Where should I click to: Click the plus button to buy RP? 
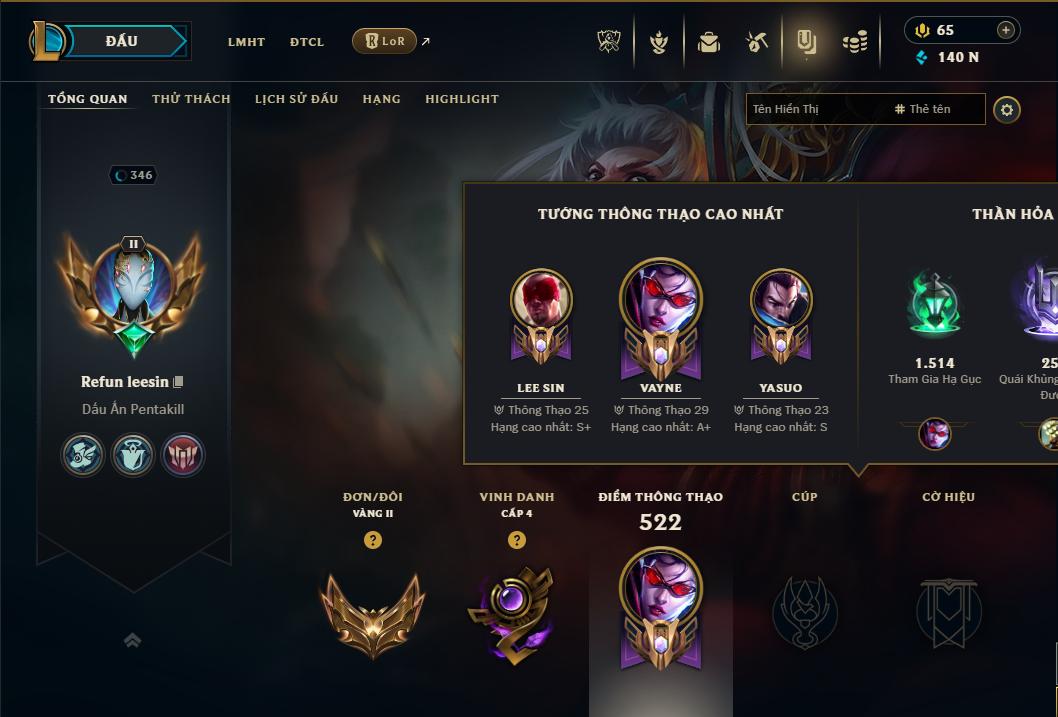coord(1006,30)
